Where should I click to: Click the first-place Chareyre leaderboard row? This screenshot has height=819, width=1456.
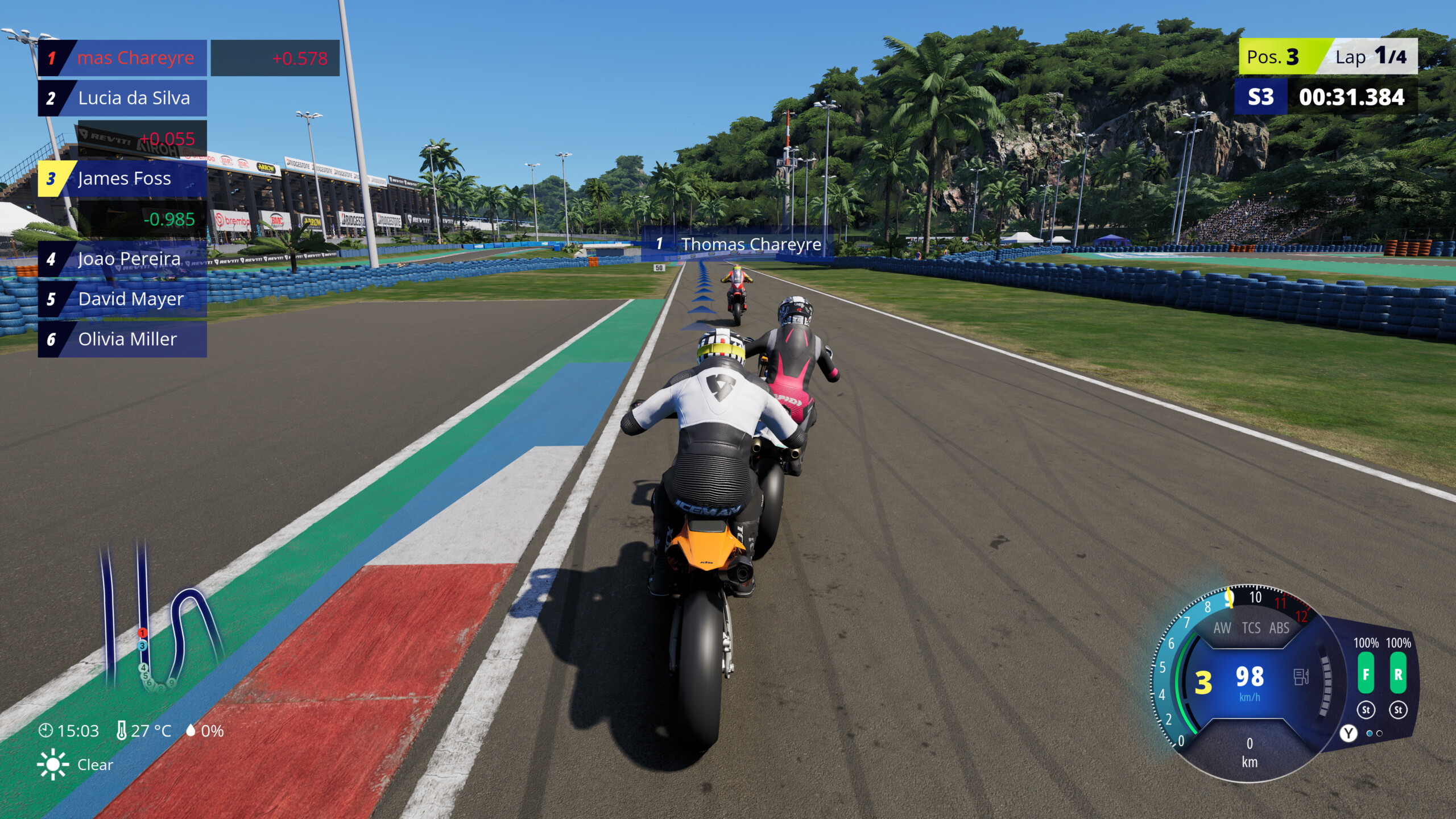coord(122,58)
